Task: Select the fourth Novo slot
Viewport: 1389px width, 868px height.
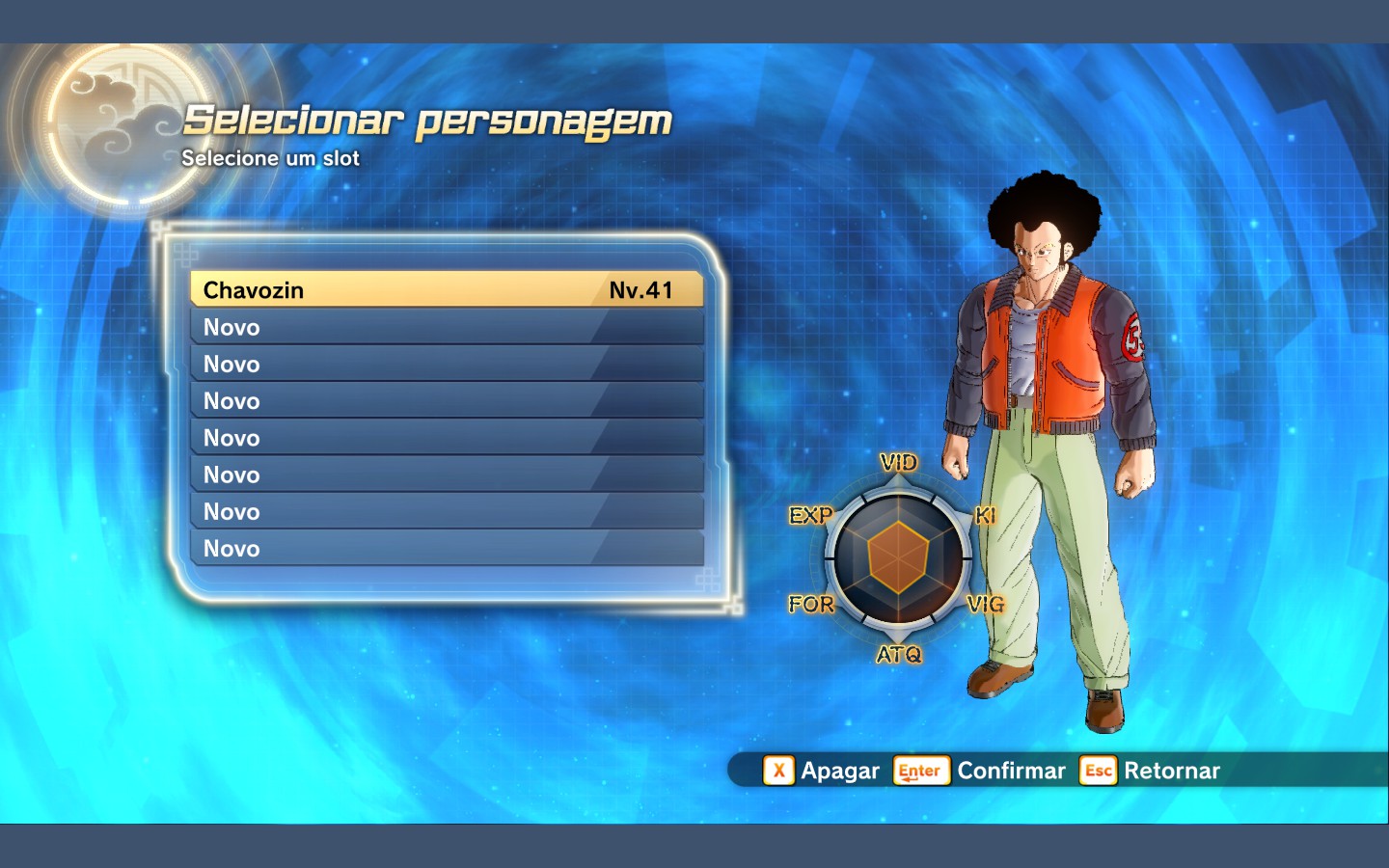Action: tap(444, 437)
